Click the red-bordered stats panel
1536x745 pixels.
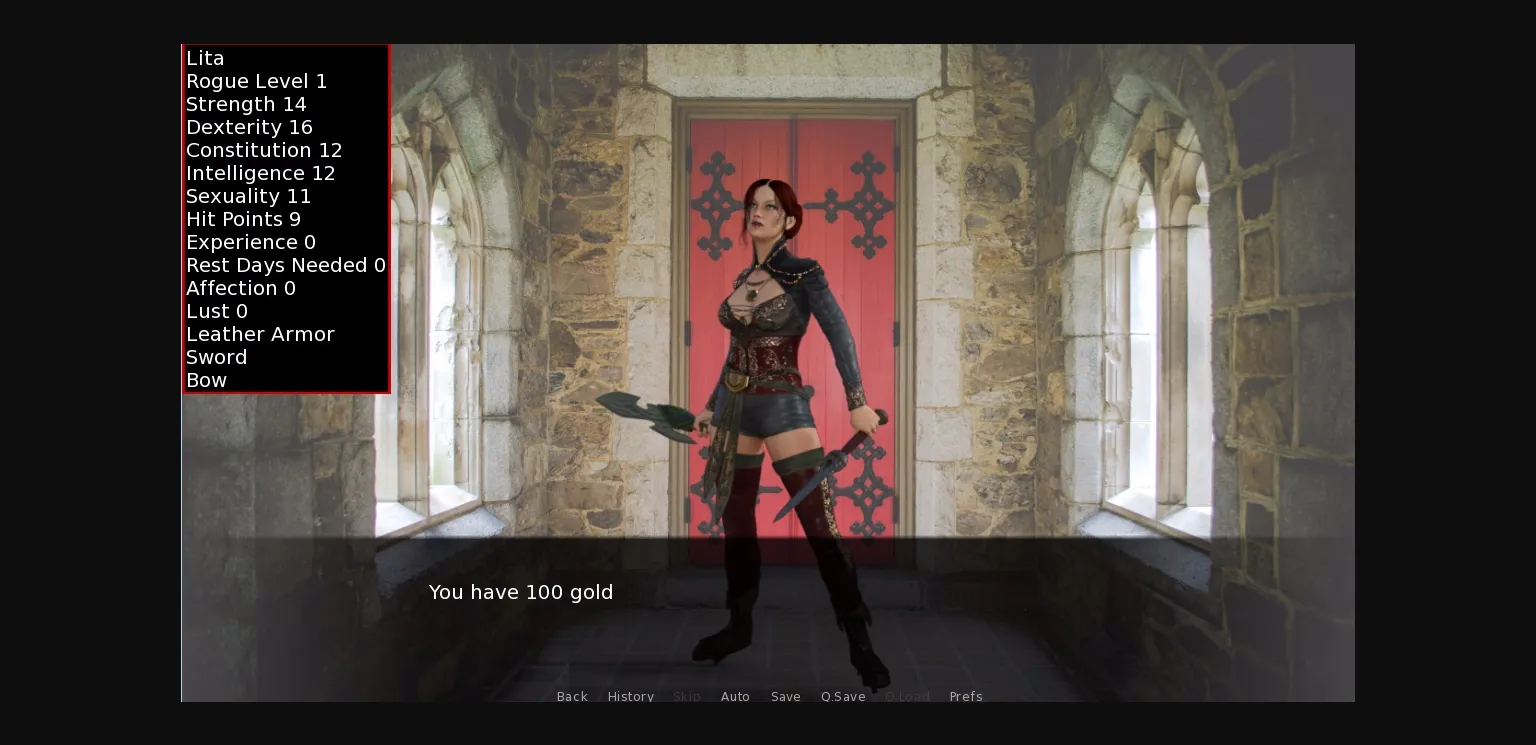tap(286, 218)
